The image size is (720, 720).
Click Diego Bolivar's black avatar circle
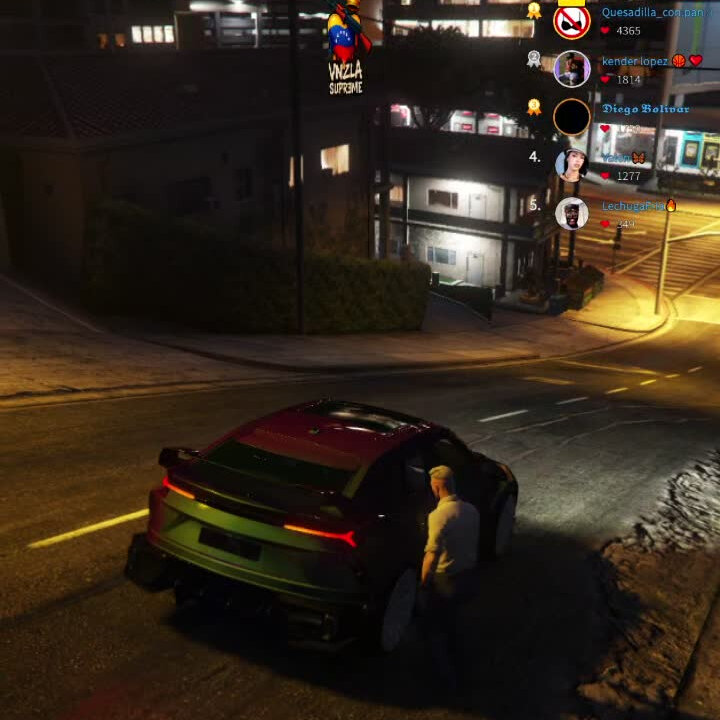(x=572, y=117)
